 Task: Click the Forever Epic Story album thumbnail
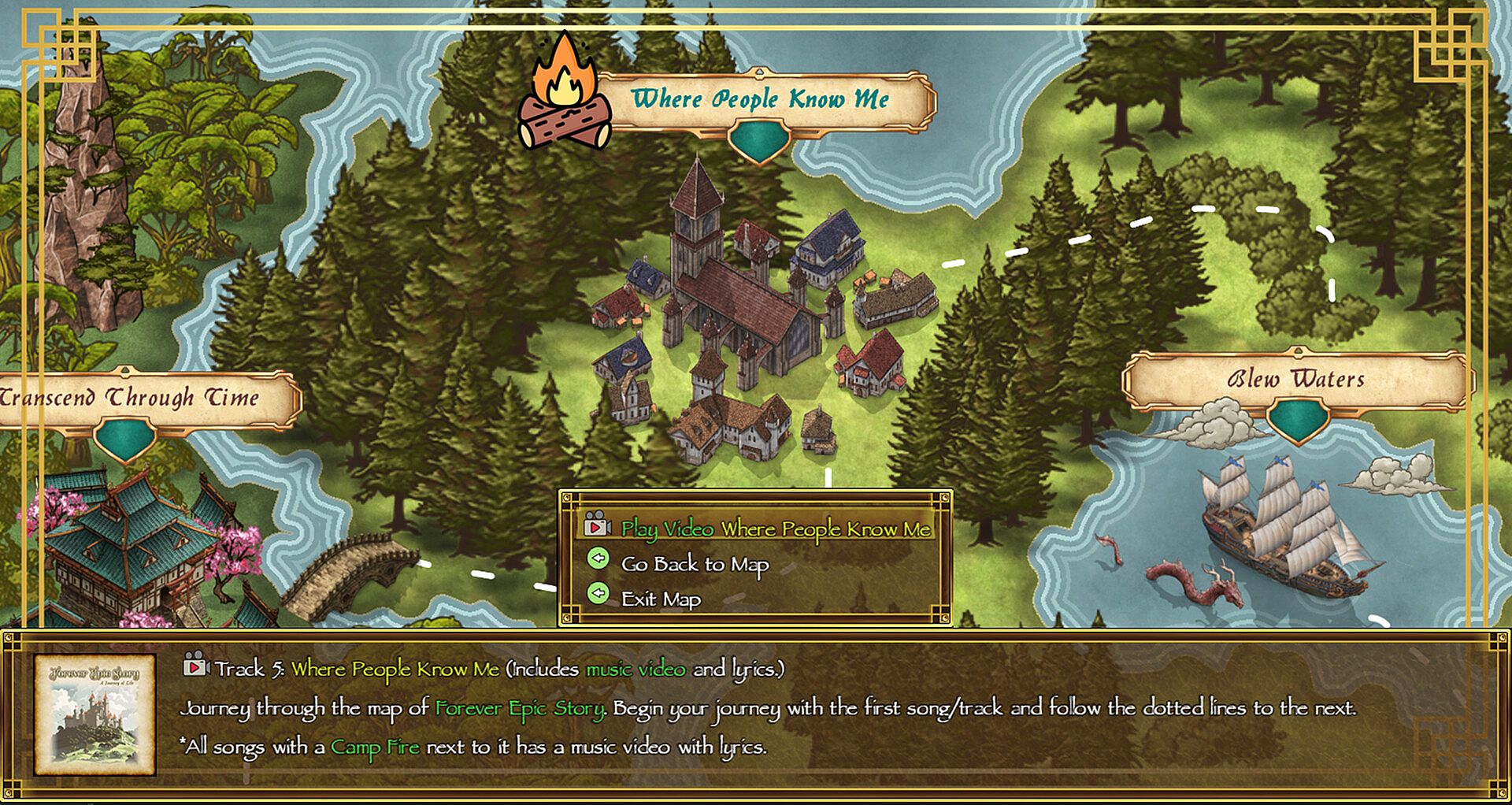[x=94, y=714]
